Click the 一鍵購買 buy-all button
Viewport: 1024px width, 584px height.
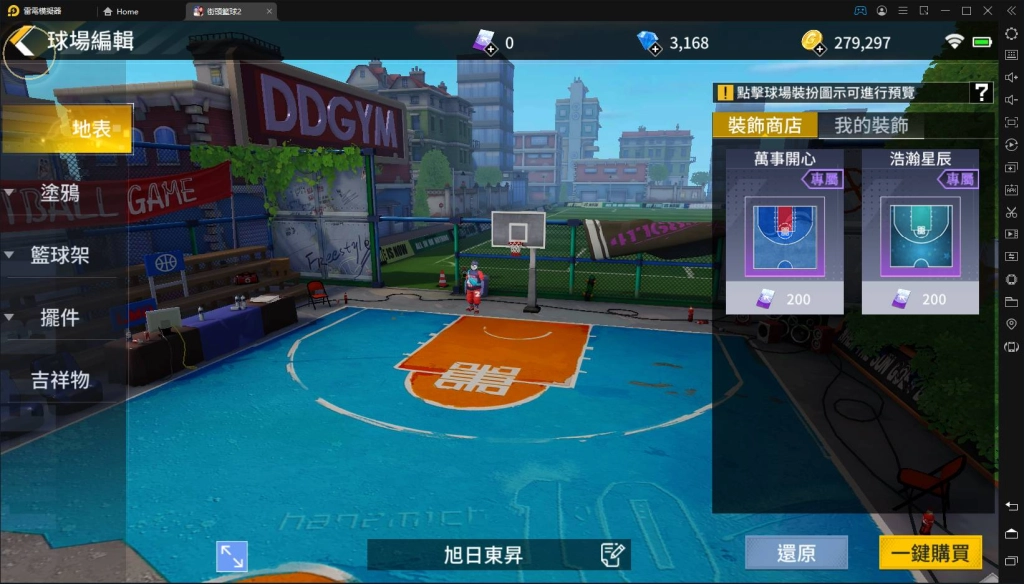(930, 553)
